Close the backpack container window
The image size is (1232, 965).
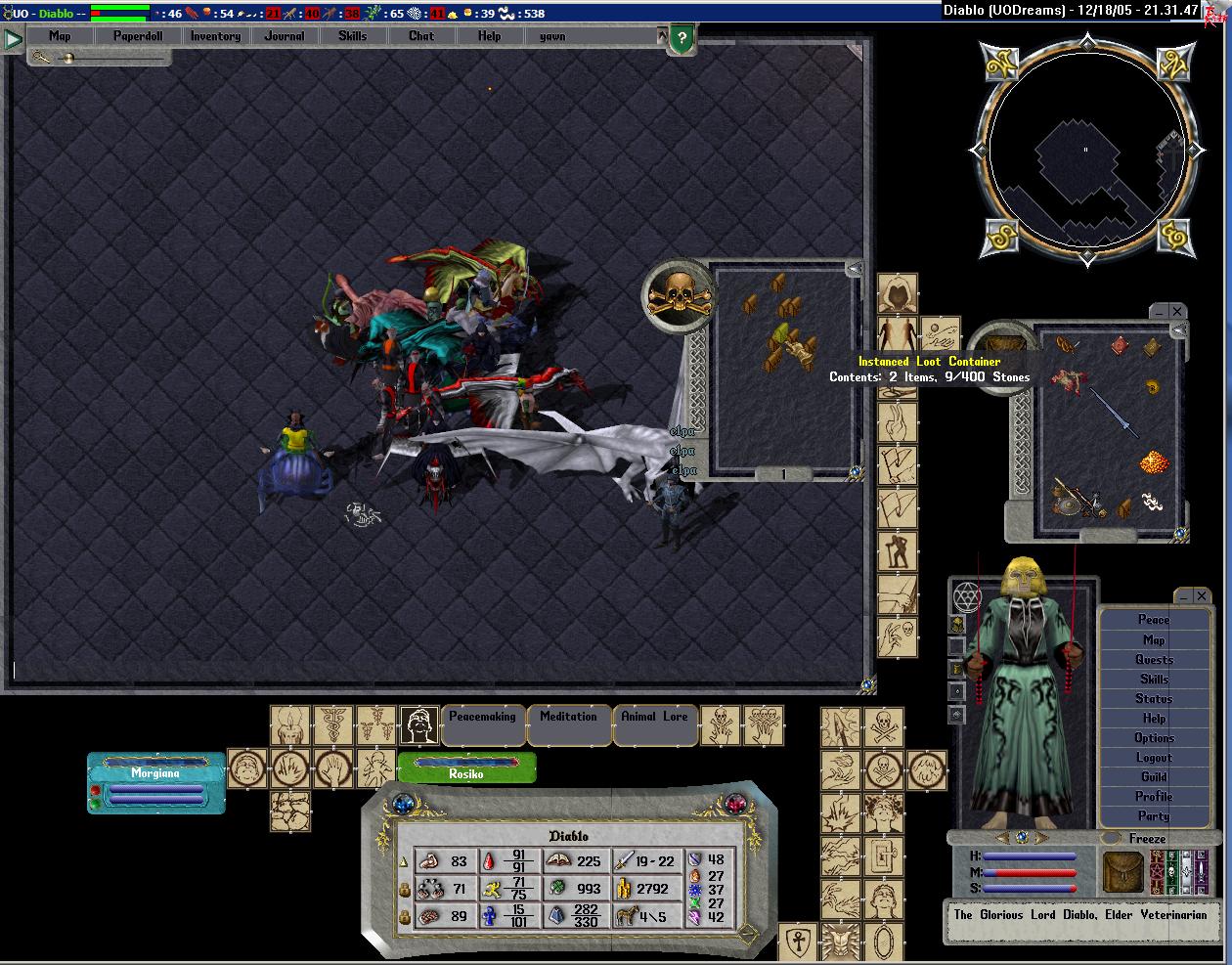pyautogui.click(x=1177, y=311)
